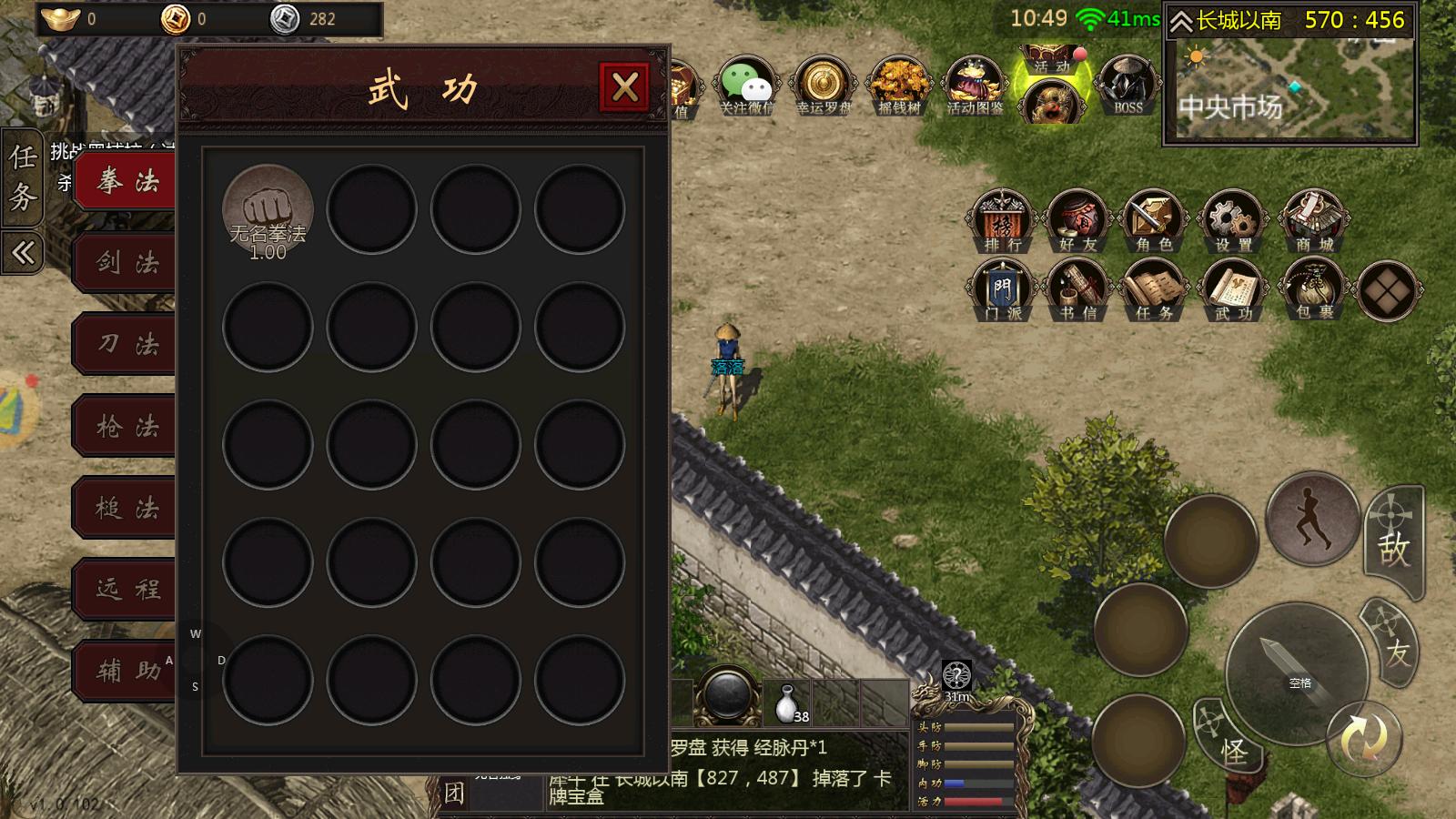Viewport: 1456px width, 819px height.
Task: Expand the minimap header chevron
Action: pos(1180,20)
